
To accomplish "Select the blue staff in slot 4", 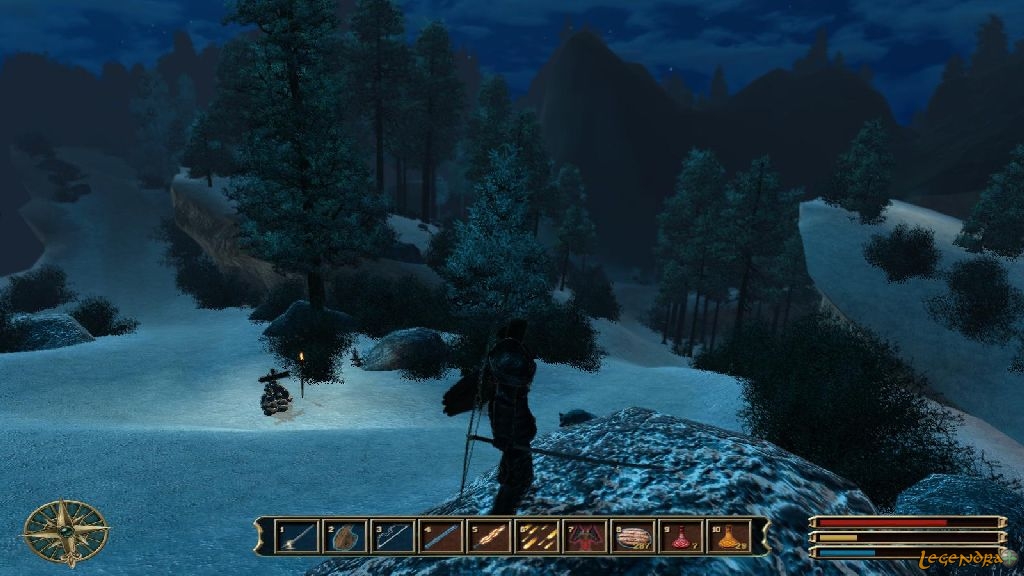I will (x=441, y=537).
